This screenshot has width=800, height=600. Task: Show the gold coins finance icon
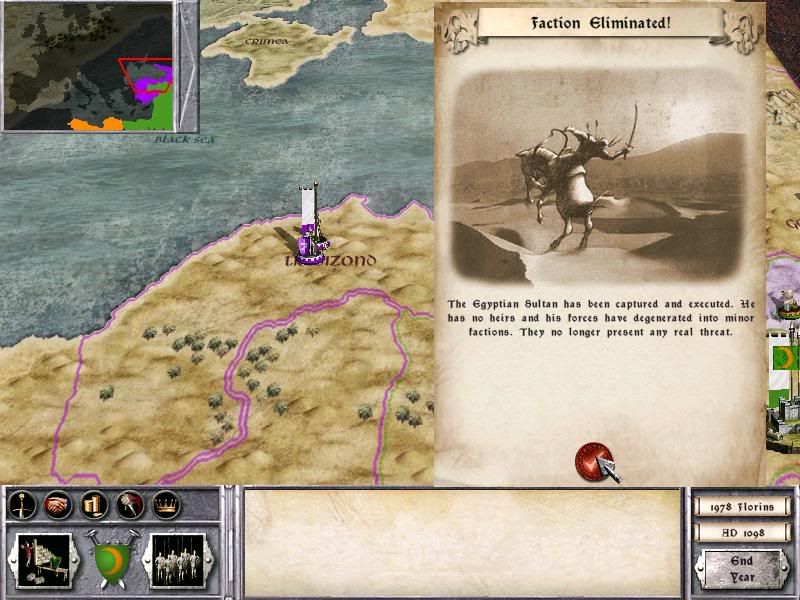94,506
